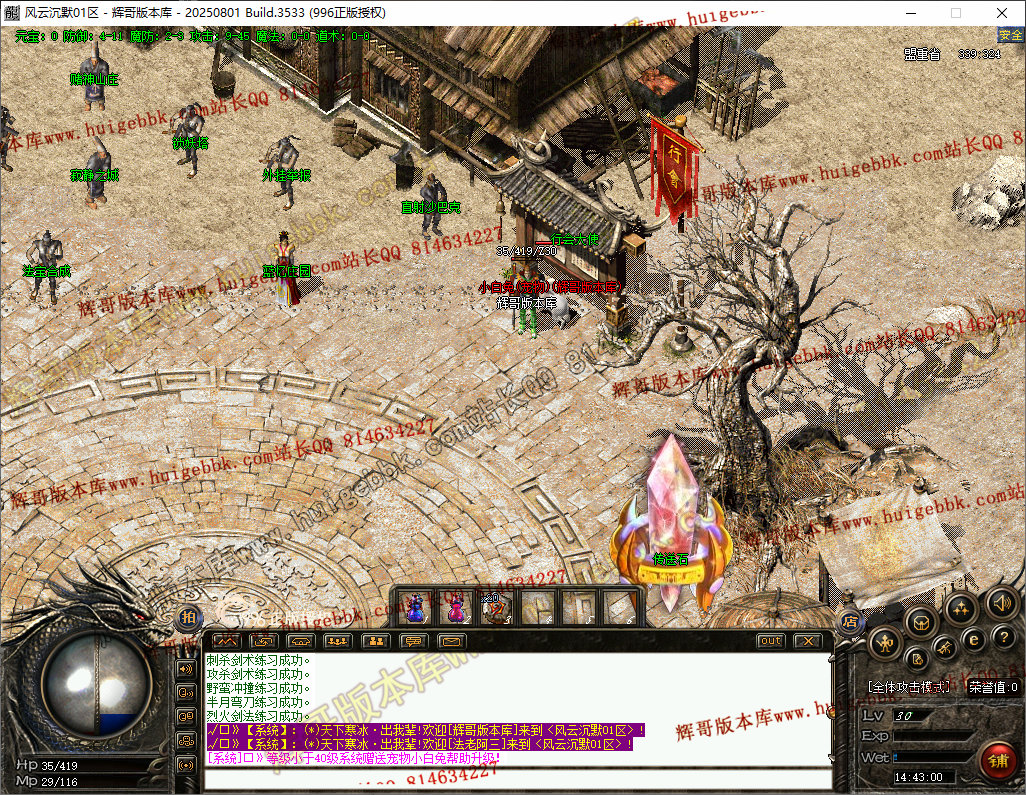
Task: Open the red 铺 stall button
Action: 997,760
